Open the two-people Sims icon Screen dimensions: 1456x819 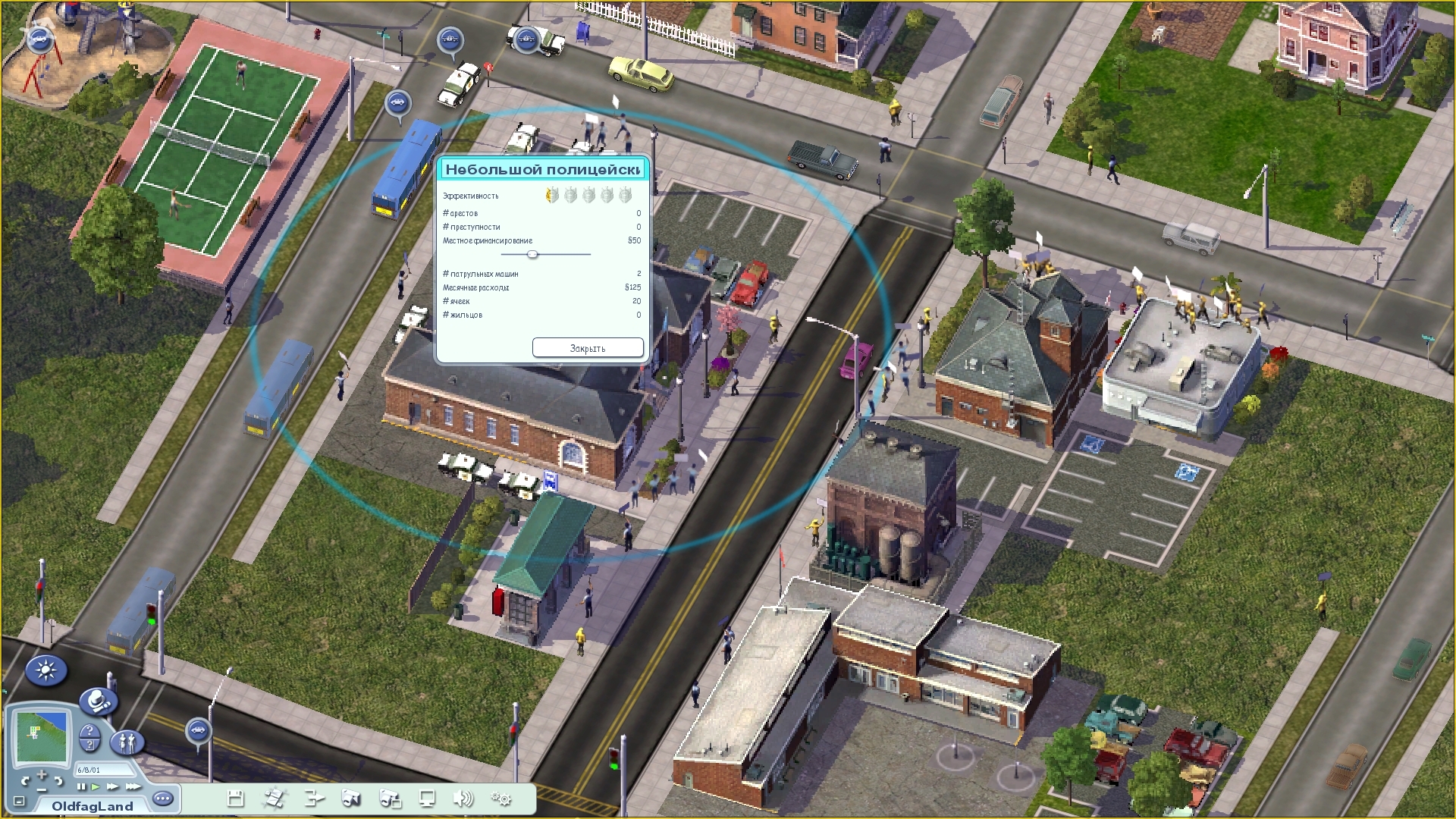pos(127,741)
